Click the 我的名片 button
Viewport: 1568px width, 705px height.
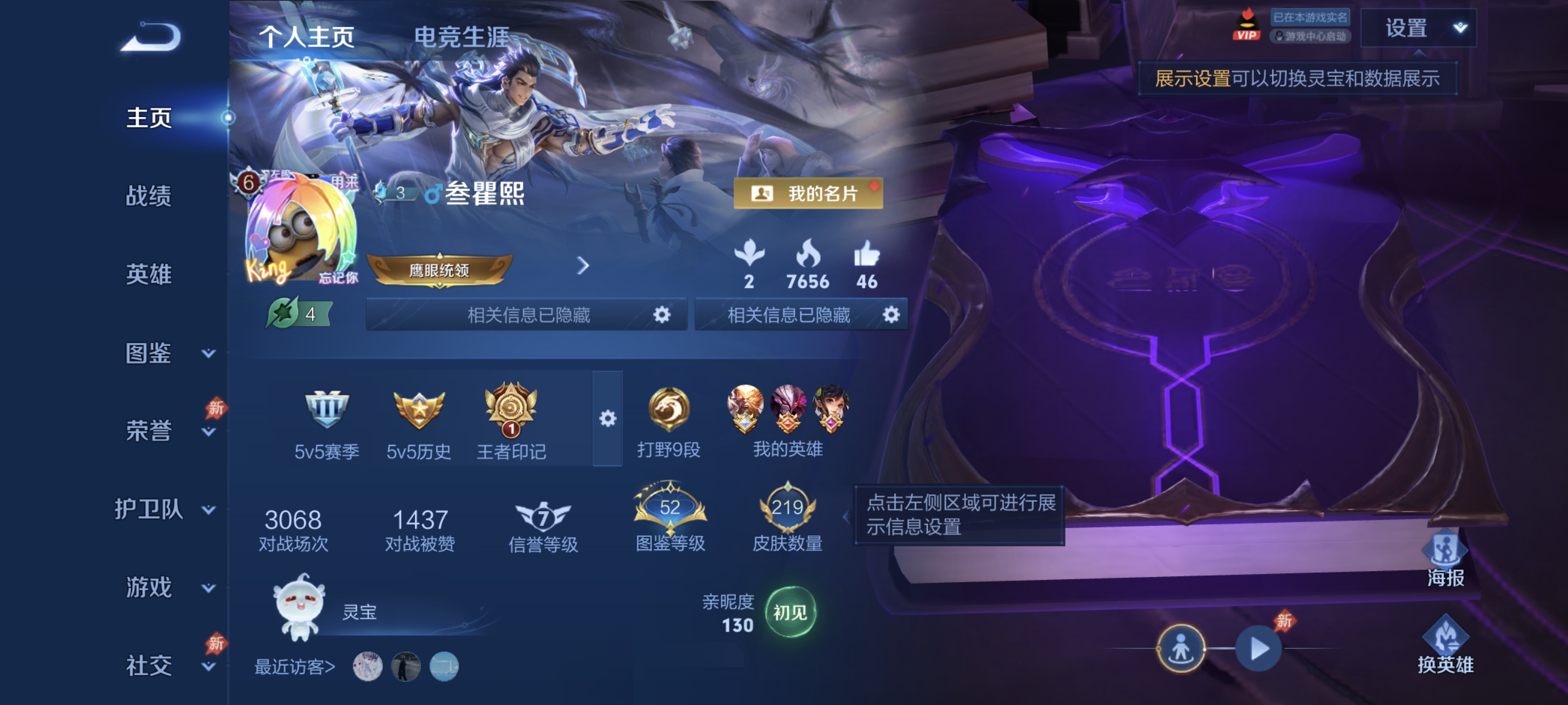point(807,194)
